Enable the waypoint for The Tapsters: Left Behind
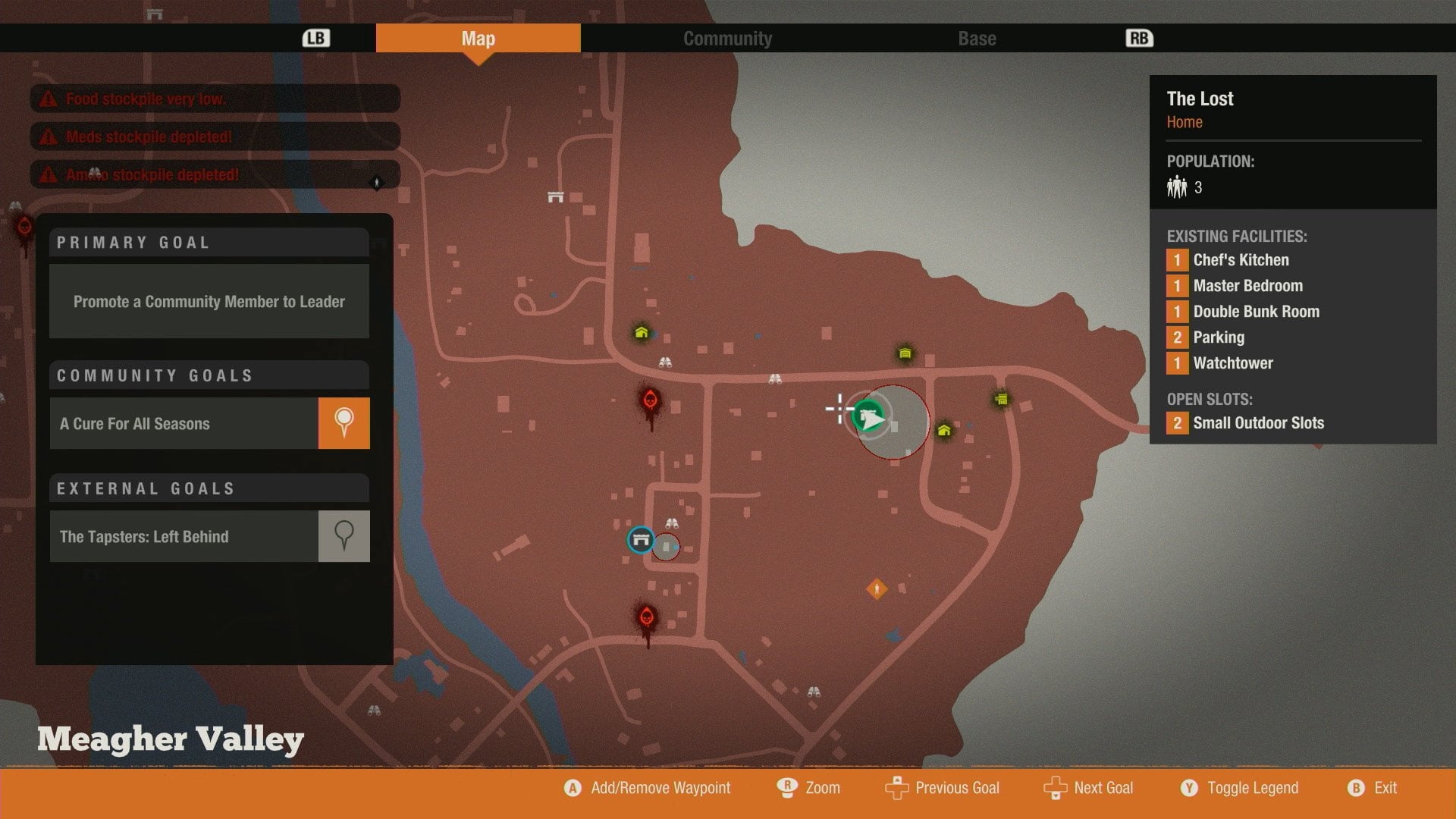The width and height of the screenshot is (1456, 819). (344, 536)
